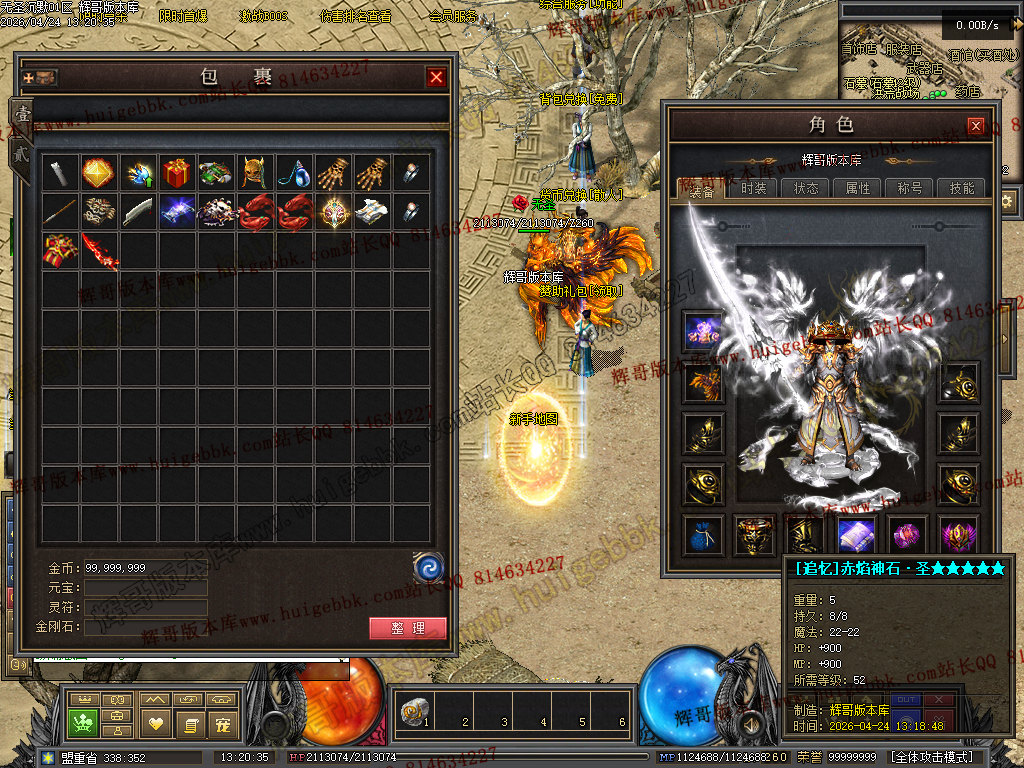Select the golden skull helmet item
The image size is (1024, 768).
coord(255,173)
